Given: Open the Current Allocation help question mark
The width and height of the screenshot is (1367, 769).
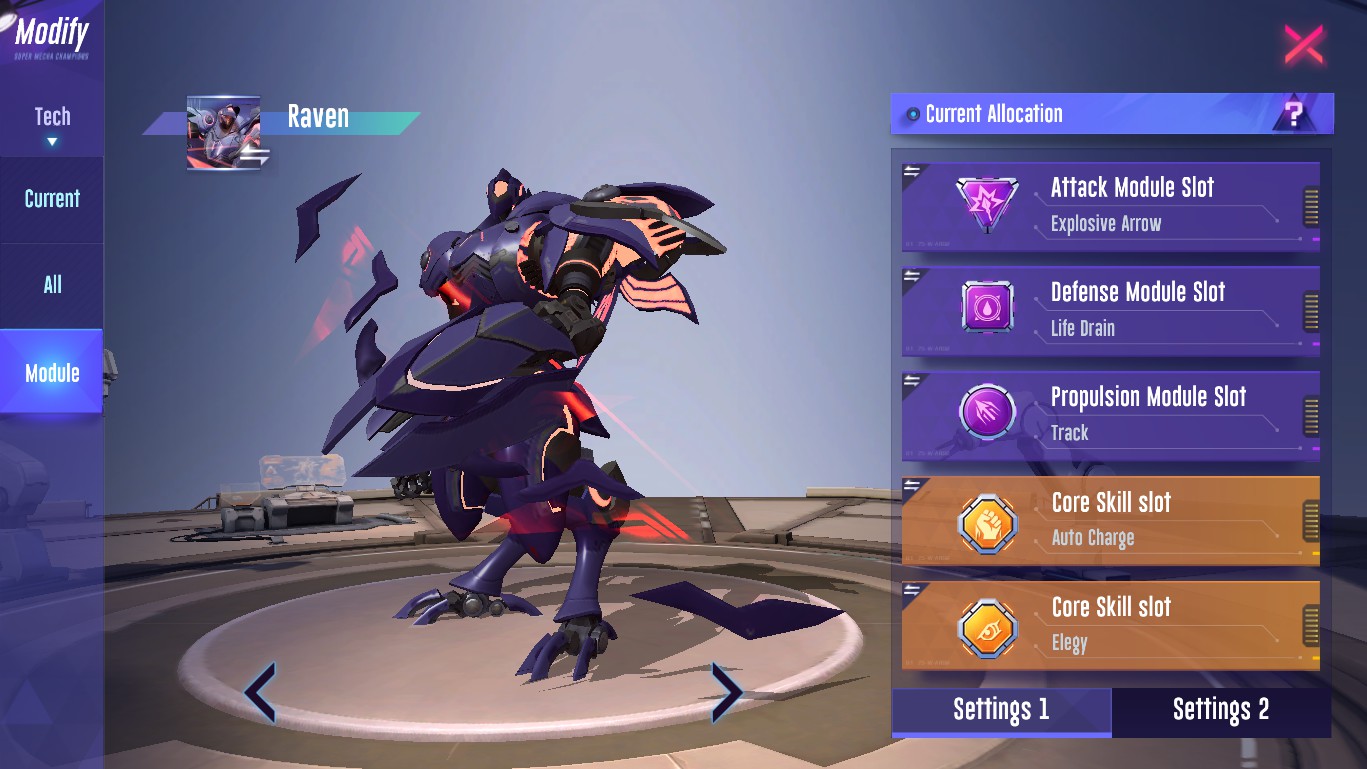Looking at the screenshot, I should pyautogui.click(x=1294, y=115).
